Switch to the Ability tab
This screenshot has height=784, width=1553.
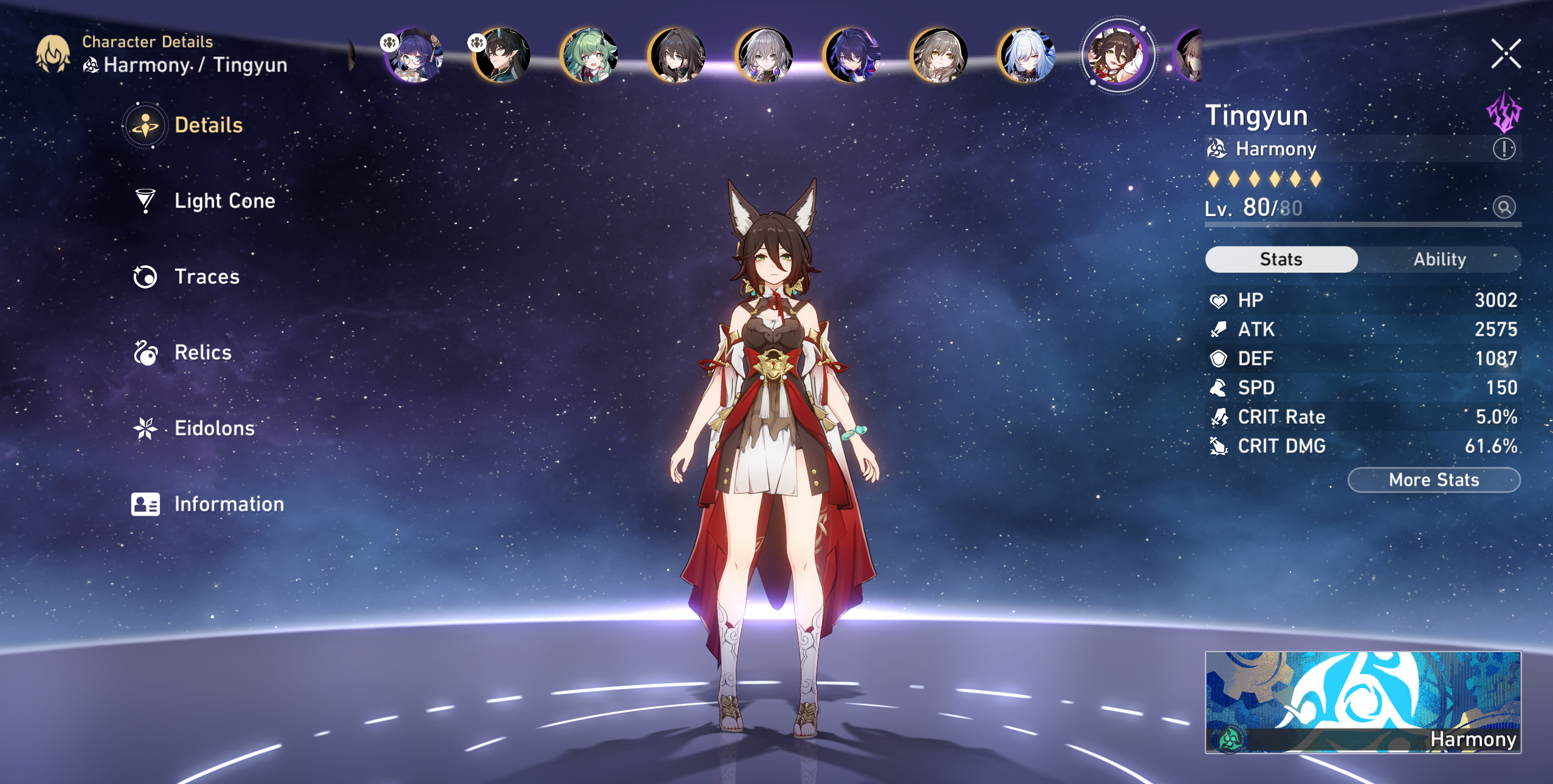[1439, 259]
